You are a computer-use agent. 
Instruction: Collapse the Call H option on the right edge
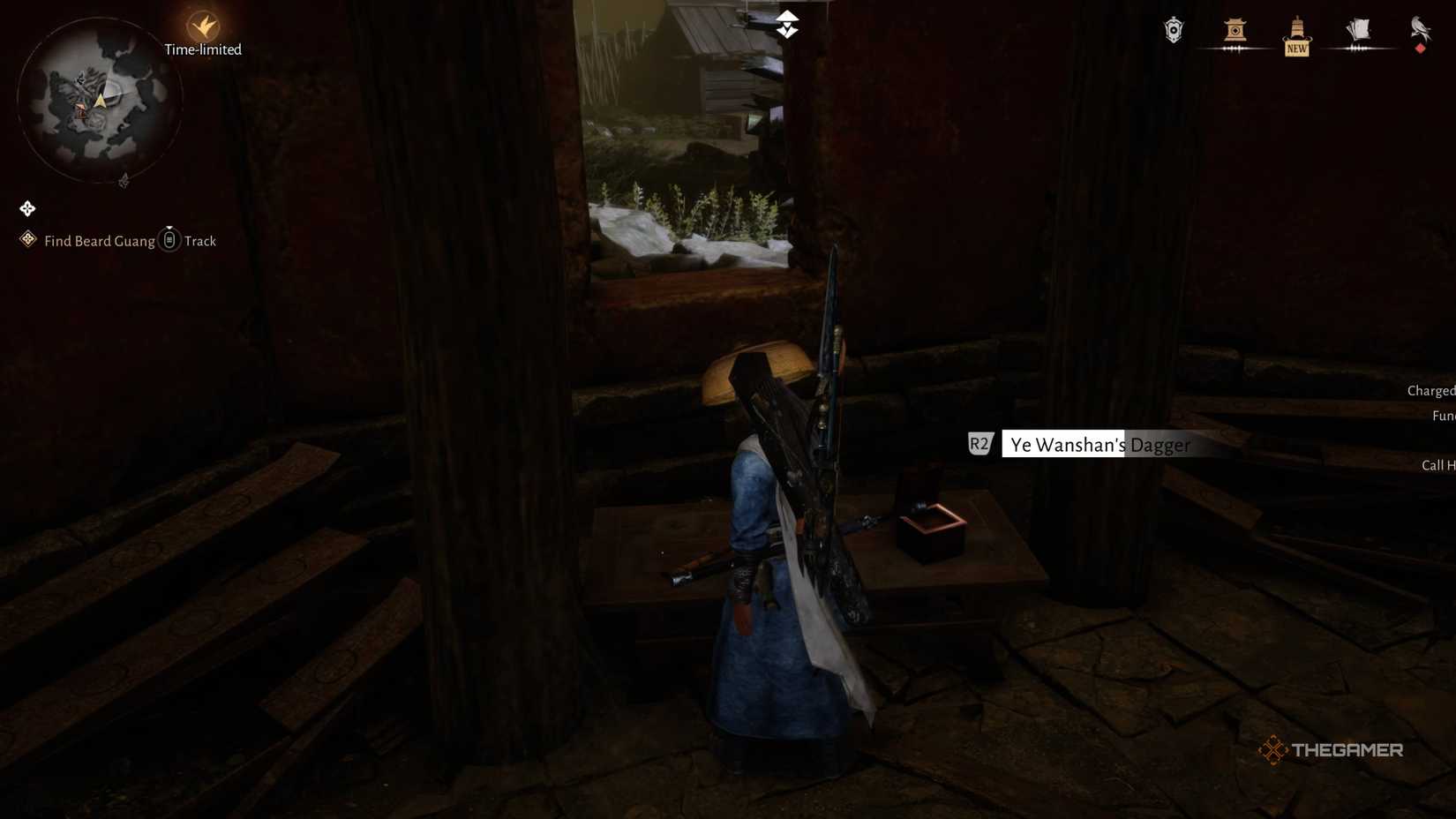pyautogui.click(x=1437, y=465)
